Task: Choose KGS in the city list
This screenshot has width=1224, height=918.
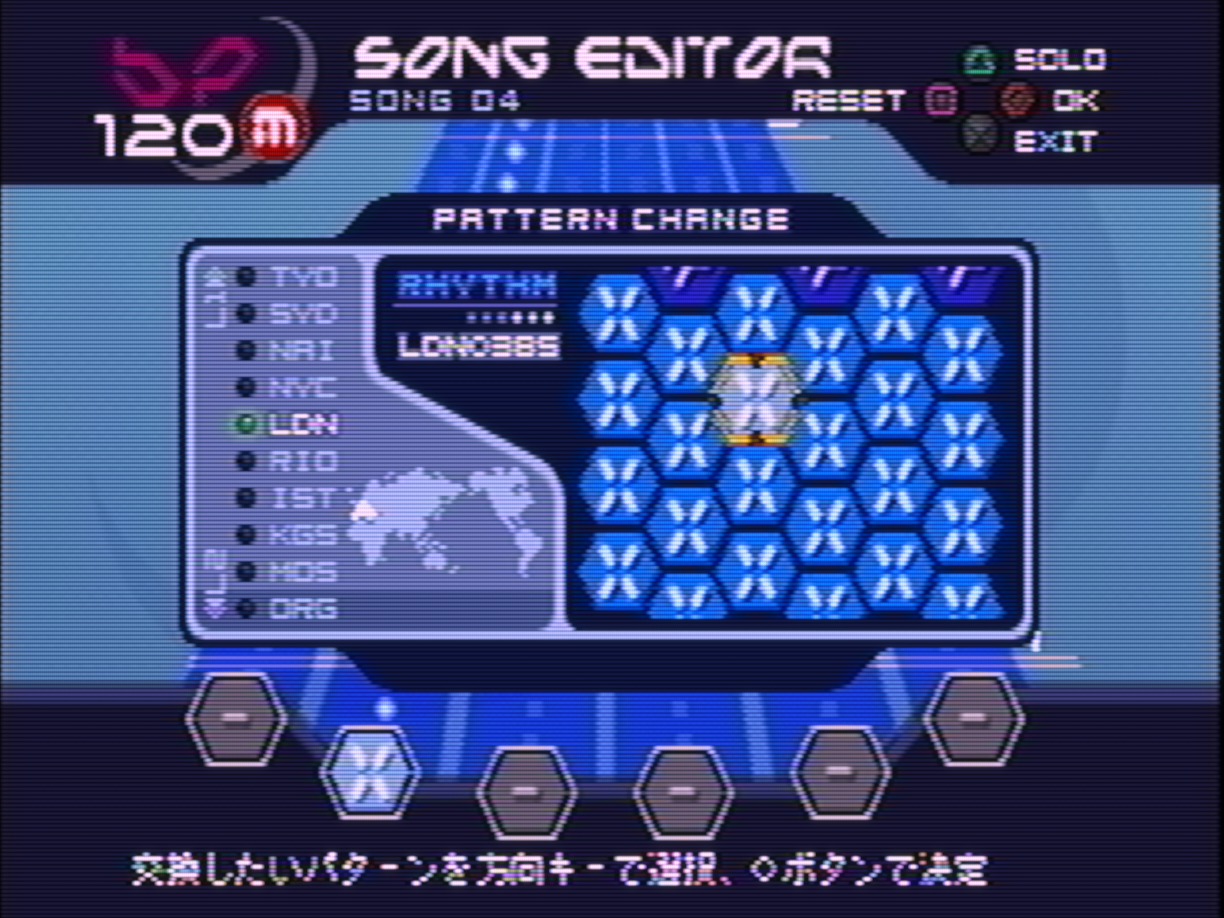Action: tap(302, 535)
